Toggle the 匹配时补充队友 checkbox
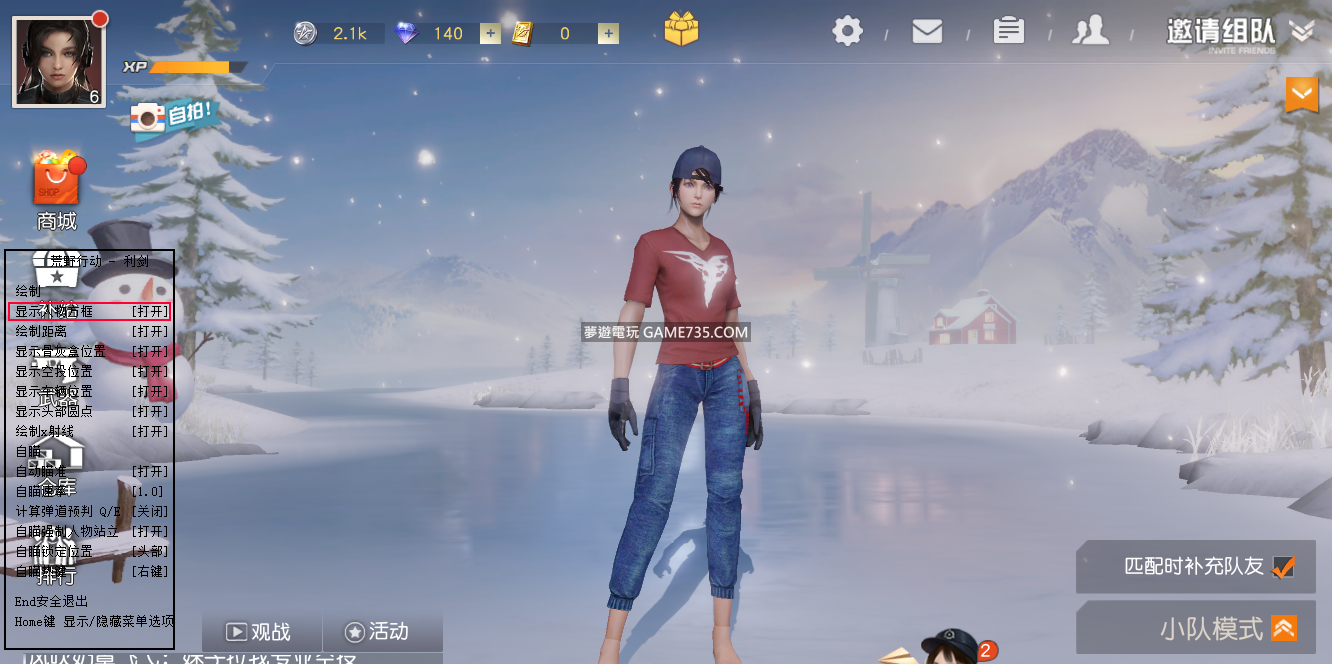Viewport: 1332px width, 664px height. tap(1283, 567)
